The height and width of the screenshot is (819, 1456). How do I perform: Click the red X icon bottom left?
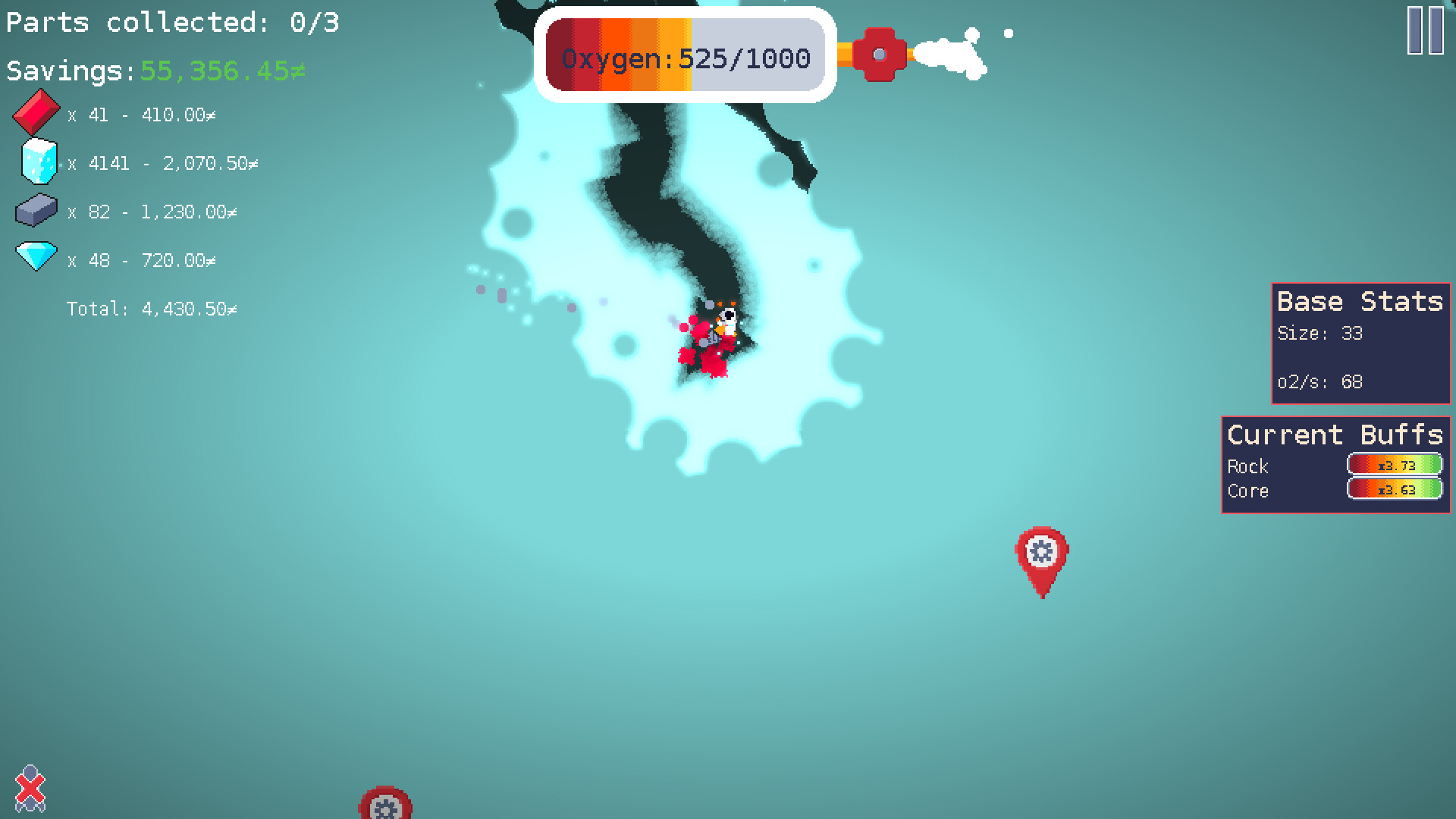tap(32, 789)
